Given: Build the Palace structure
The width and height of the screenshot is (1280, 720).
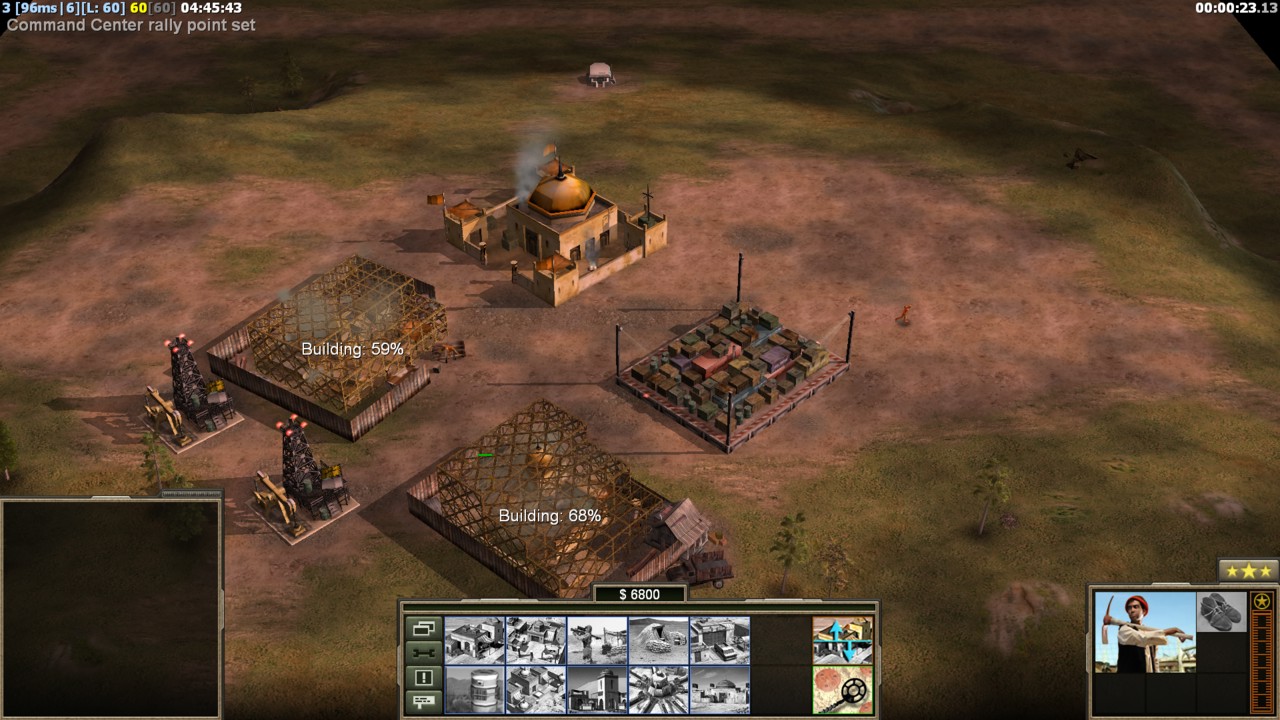Looking at the screenshot, I should pos(597,690).
